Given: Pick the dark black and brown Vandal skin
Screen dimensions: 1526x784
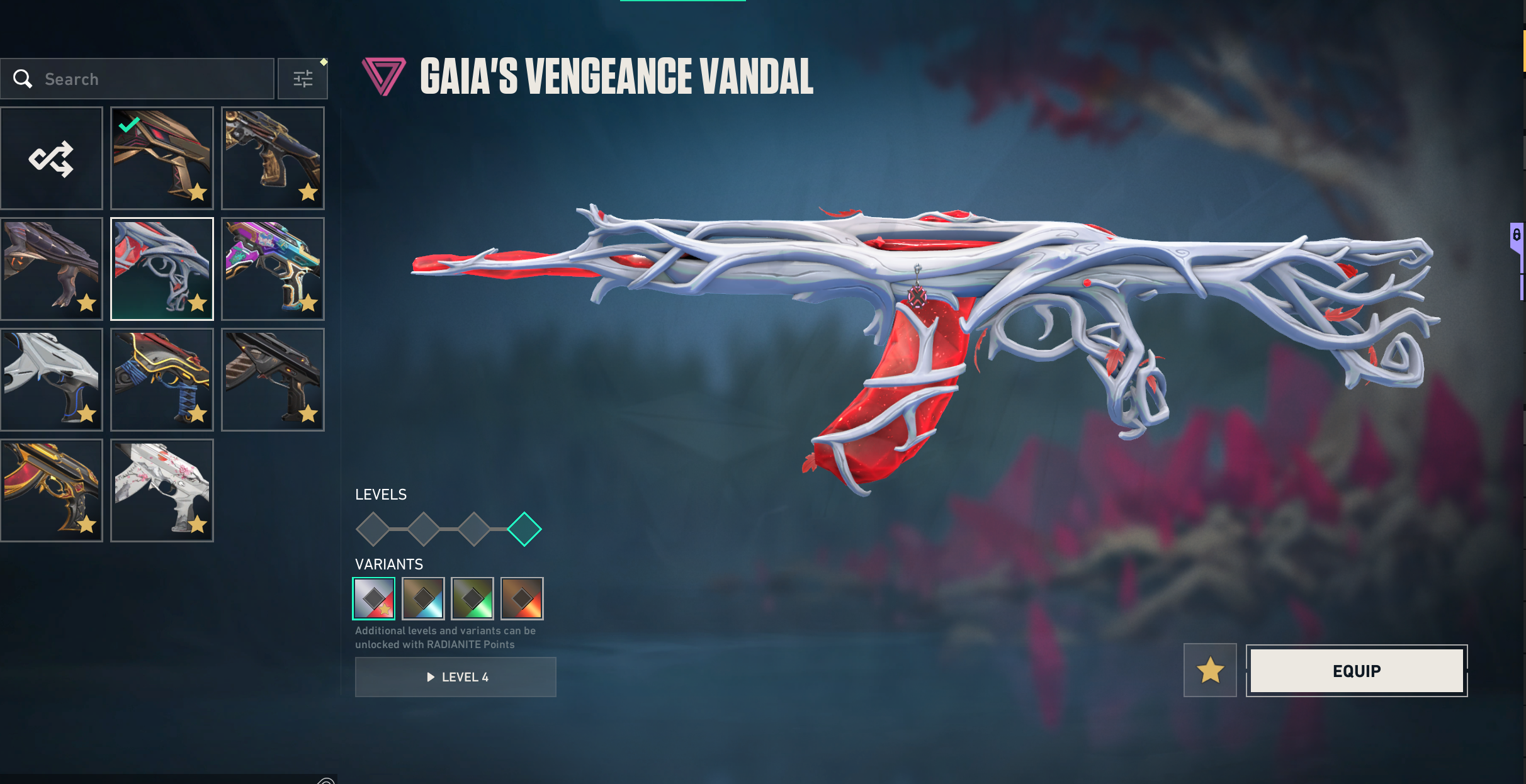Looking at the screenshot, I should point(273,379).
